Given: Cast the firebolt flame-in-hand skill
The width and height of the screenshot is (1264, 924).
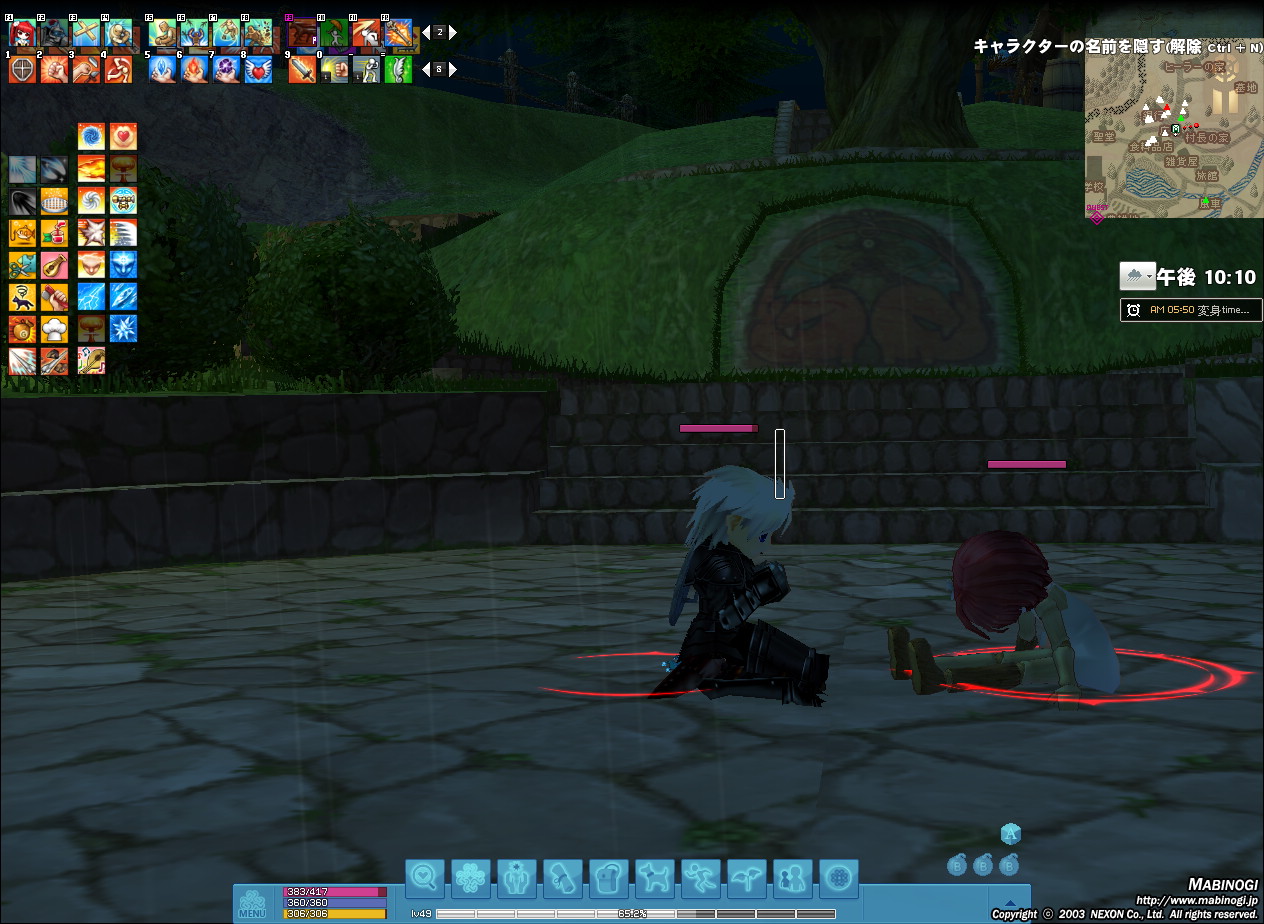Looking at the screenshot, I should (194, 69).
